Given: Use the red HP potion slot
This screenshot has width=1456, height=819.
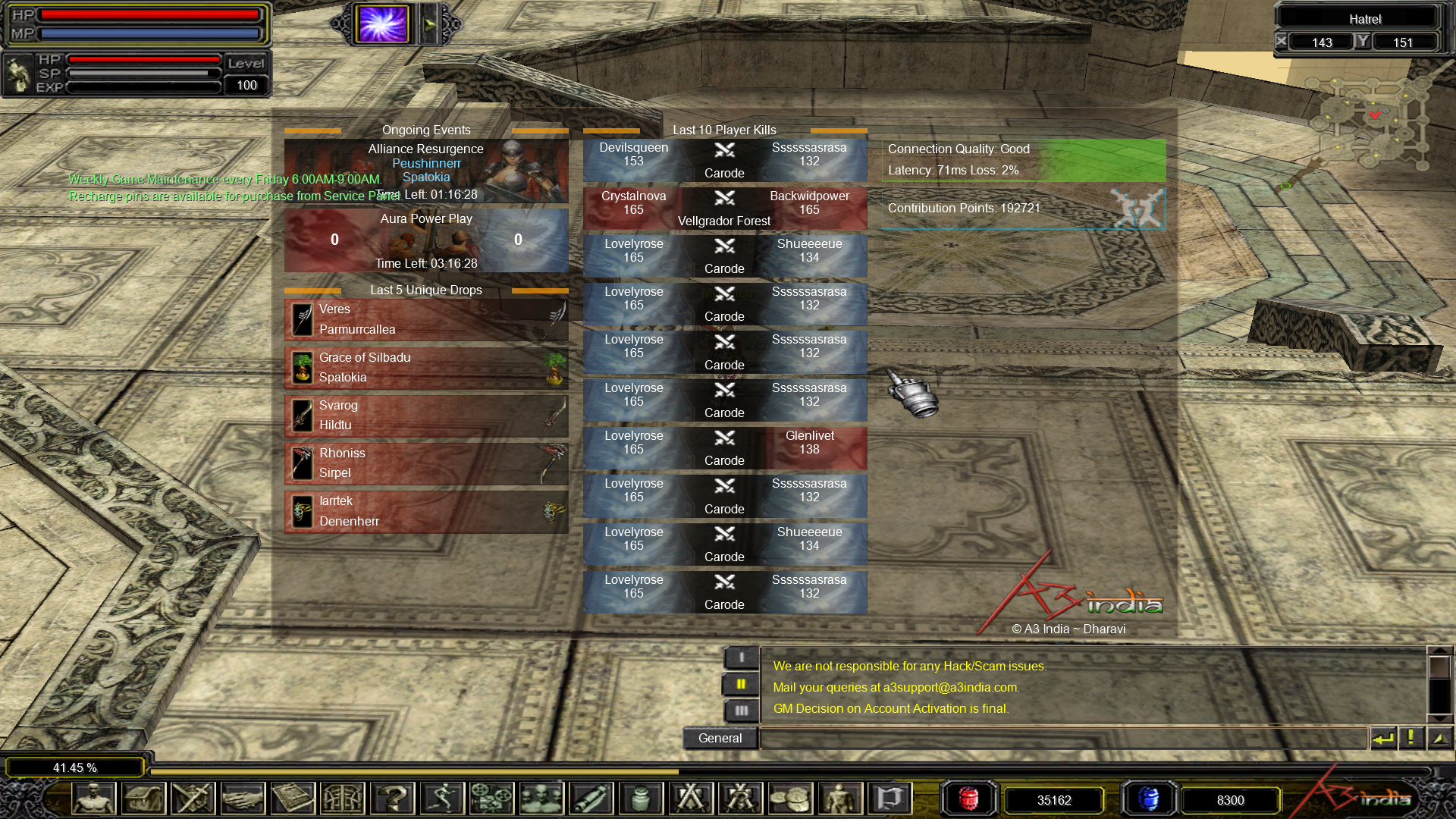Looking at the screenshot, I should click(968, 799).
